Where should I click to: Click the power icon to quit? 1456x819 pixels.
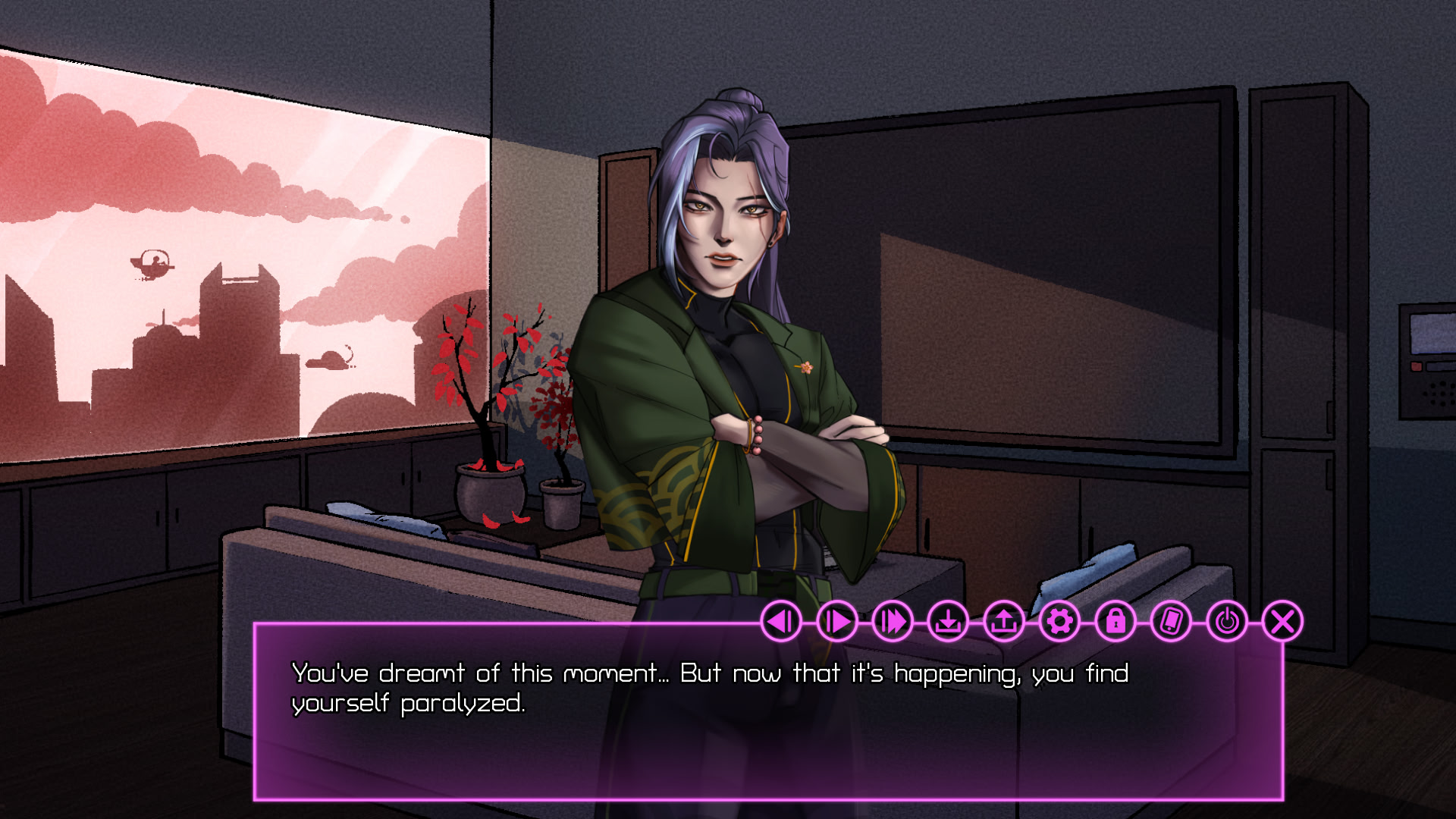coord(1227,622)
